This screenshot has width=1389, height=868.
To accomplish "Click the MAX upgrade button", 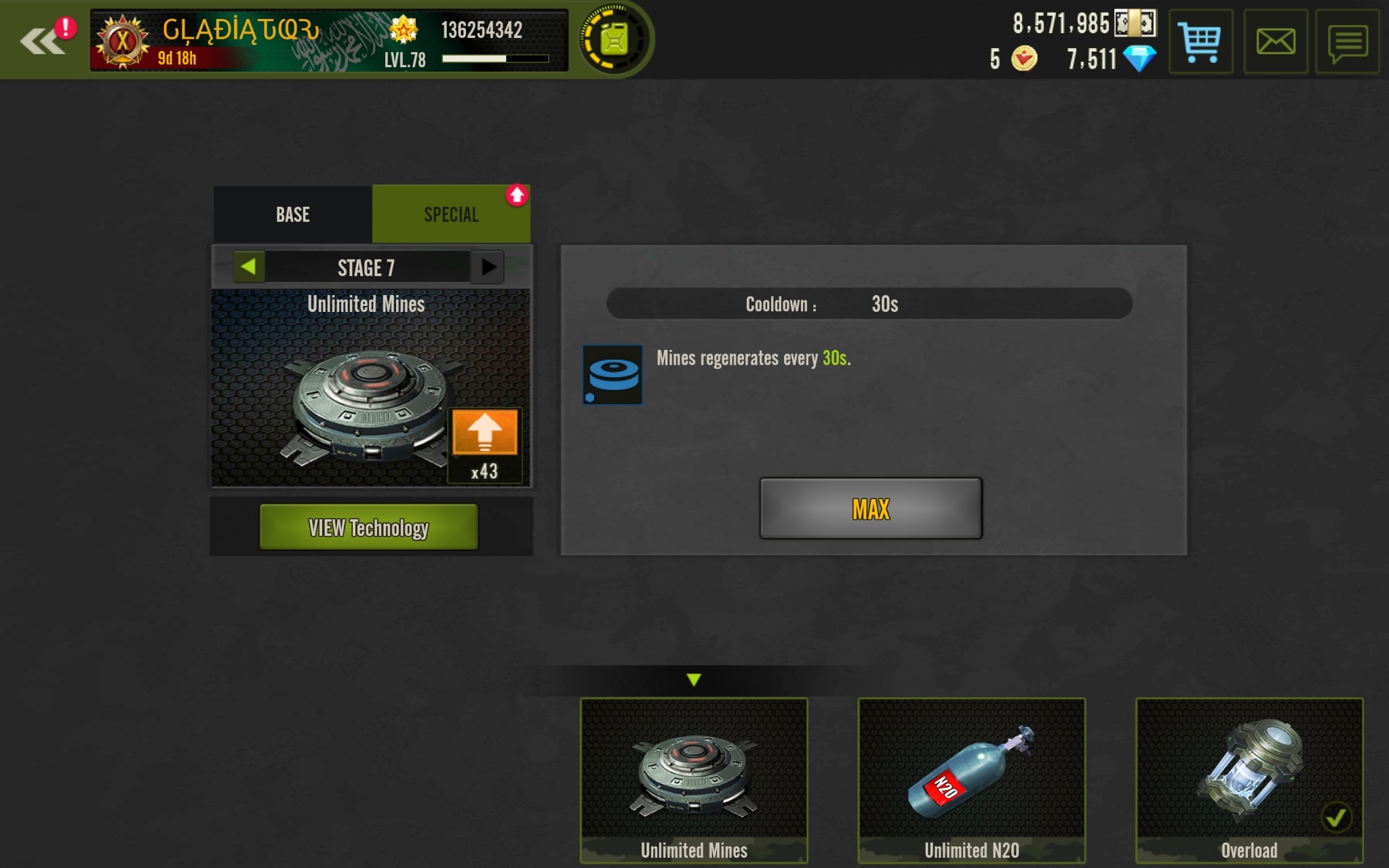I will (870, 509).
